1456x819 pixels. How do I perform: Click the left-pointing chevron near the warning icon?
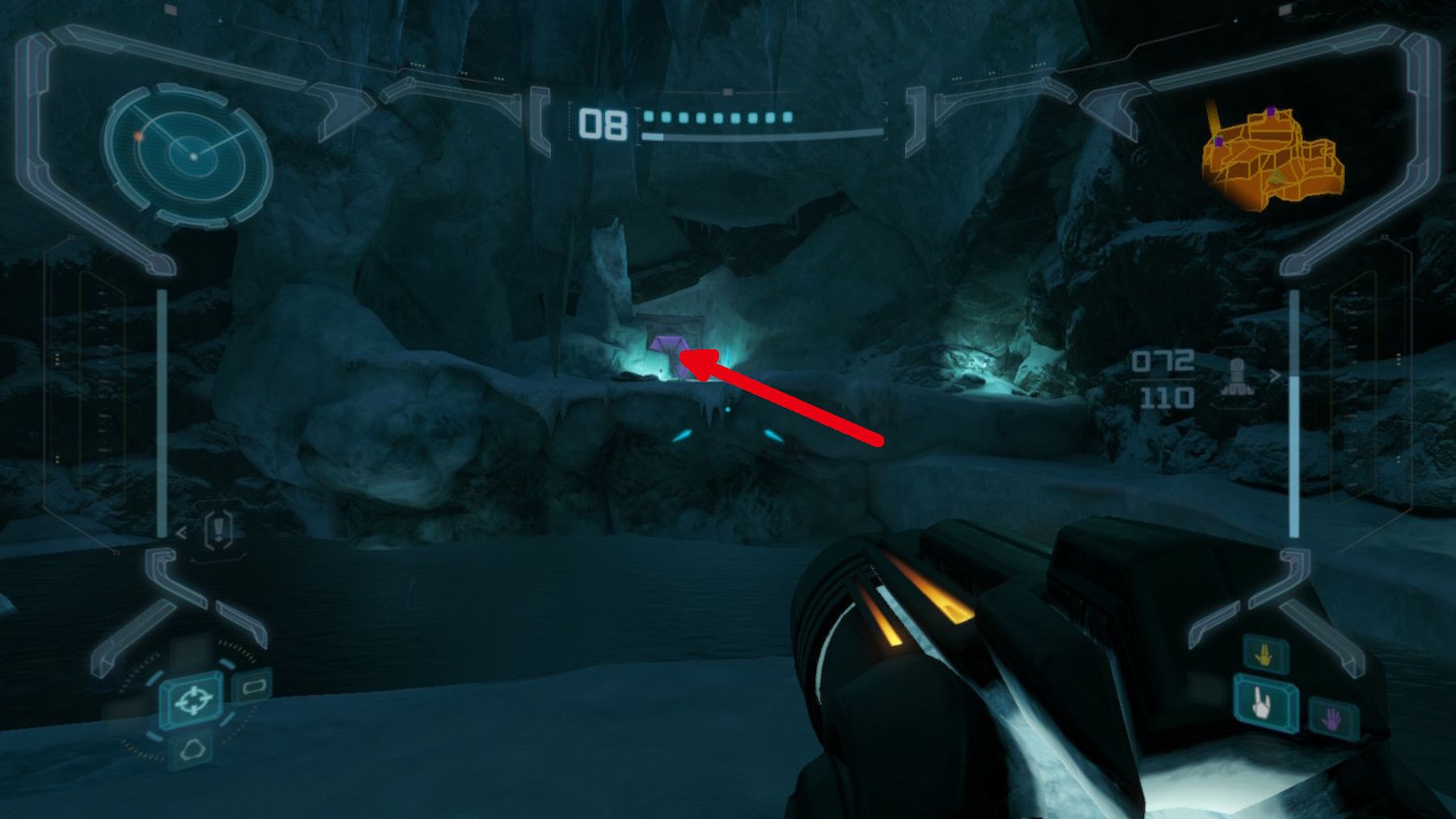(x=182, y=532)
